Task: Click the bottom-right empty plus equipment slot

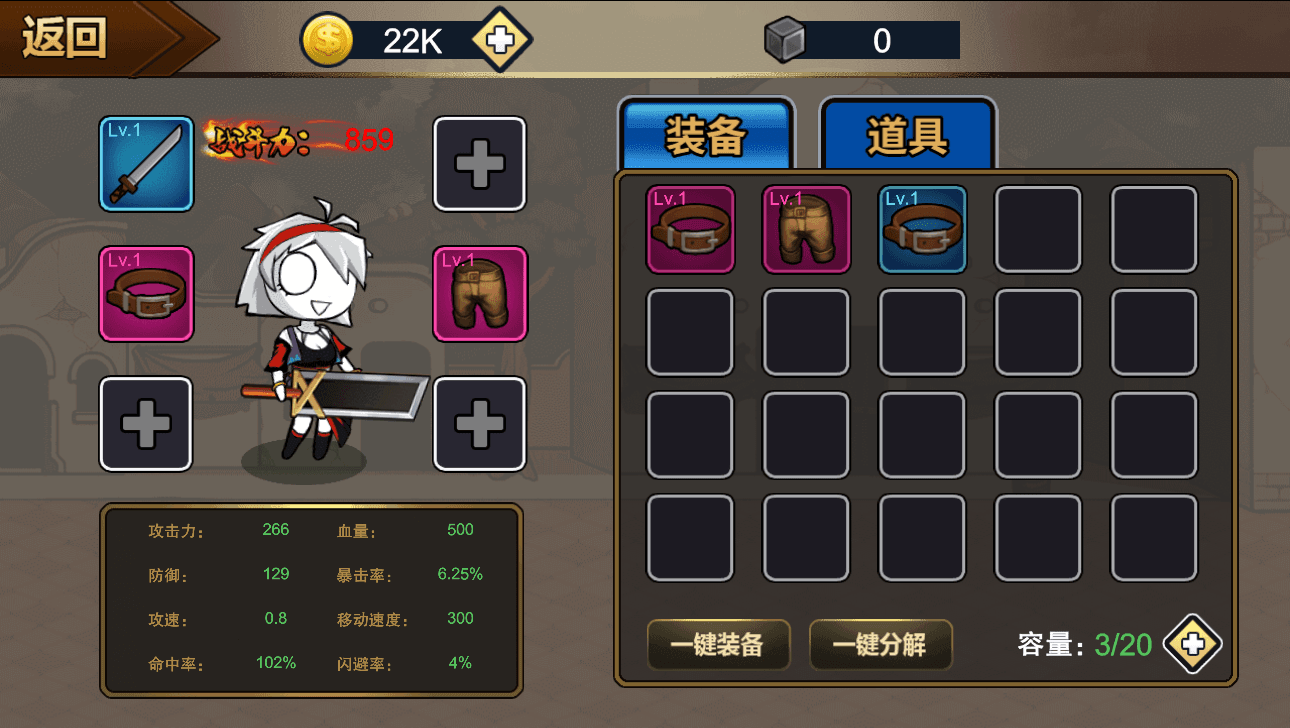Action: point(479,422)
